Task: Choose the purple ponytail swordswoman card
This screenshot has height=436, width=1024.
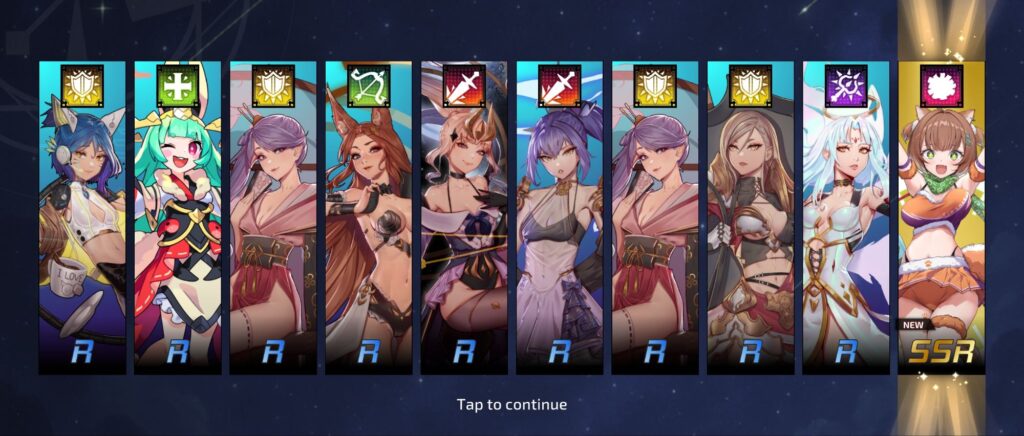Action: click(x=559, y=220)
